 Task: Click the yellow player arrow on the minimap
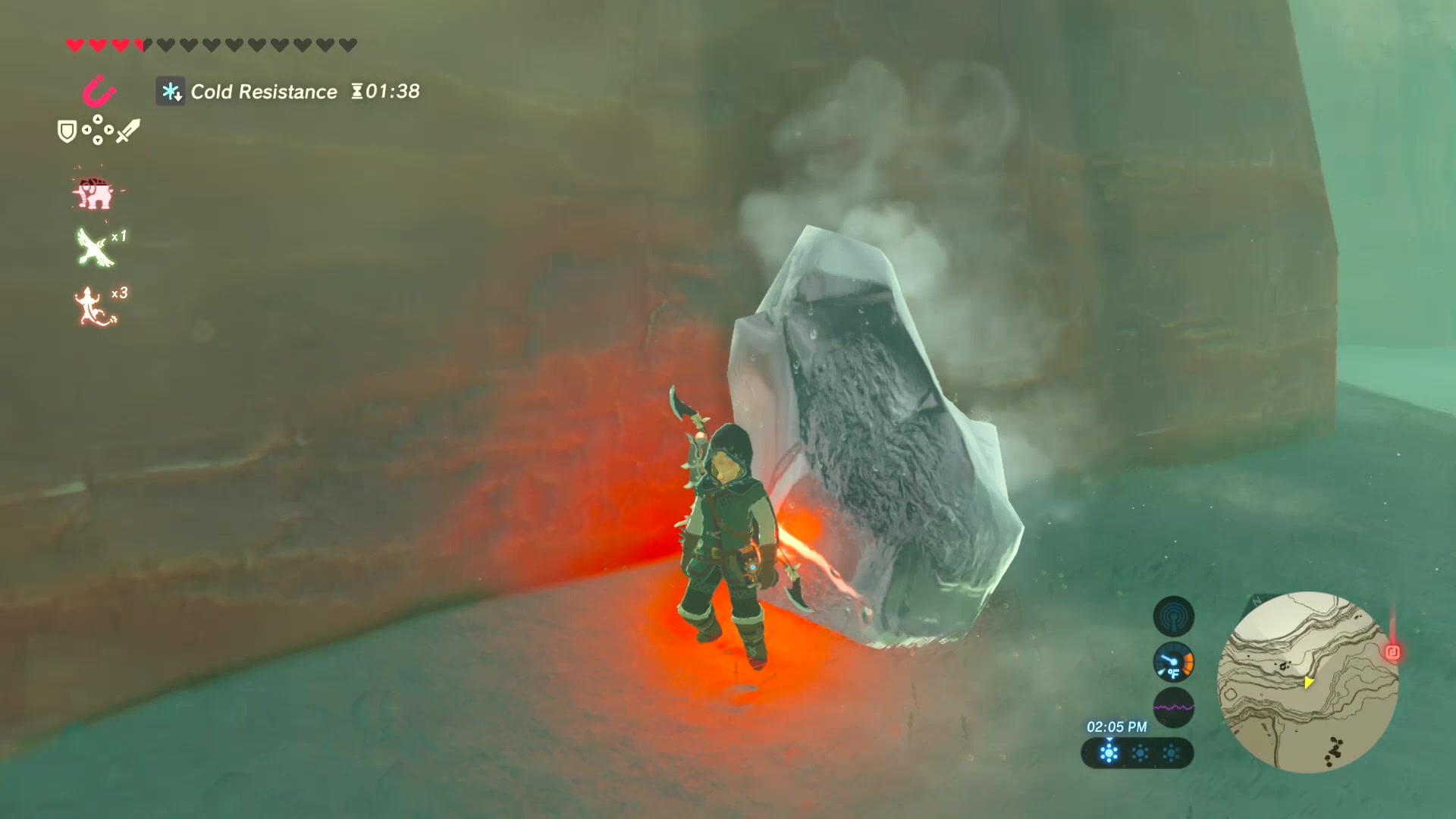1308,683
